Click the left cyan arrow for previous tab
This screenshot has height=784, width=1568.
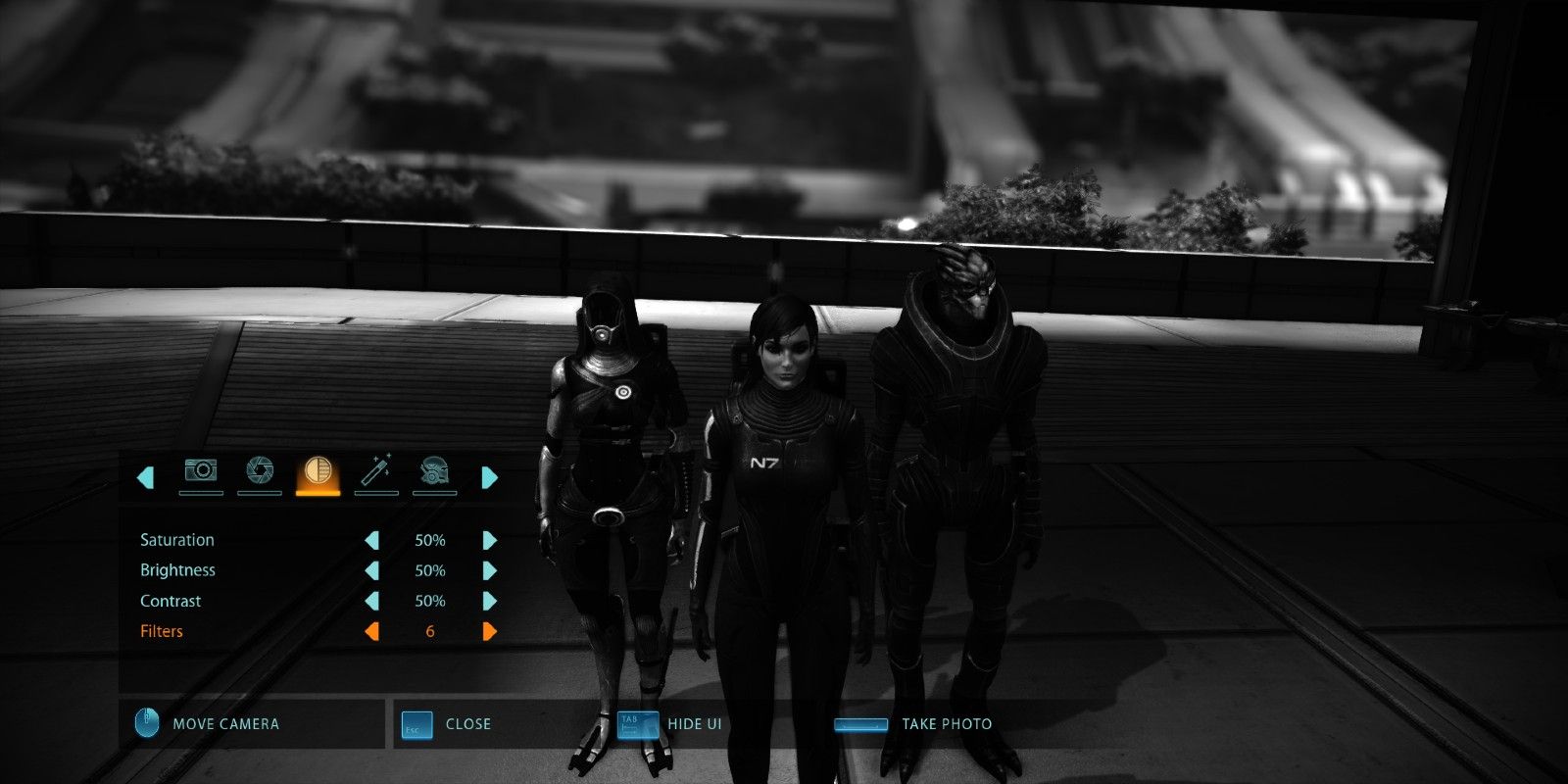pos(145,476)
